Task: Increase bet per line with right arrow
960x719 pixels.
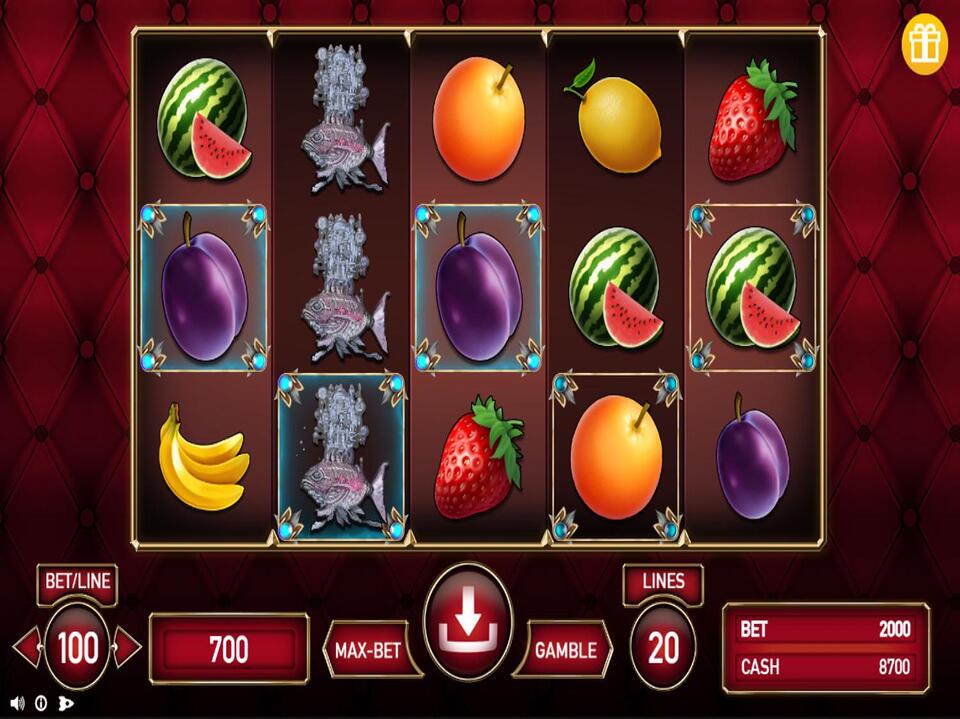Action: tap(127, 647)
